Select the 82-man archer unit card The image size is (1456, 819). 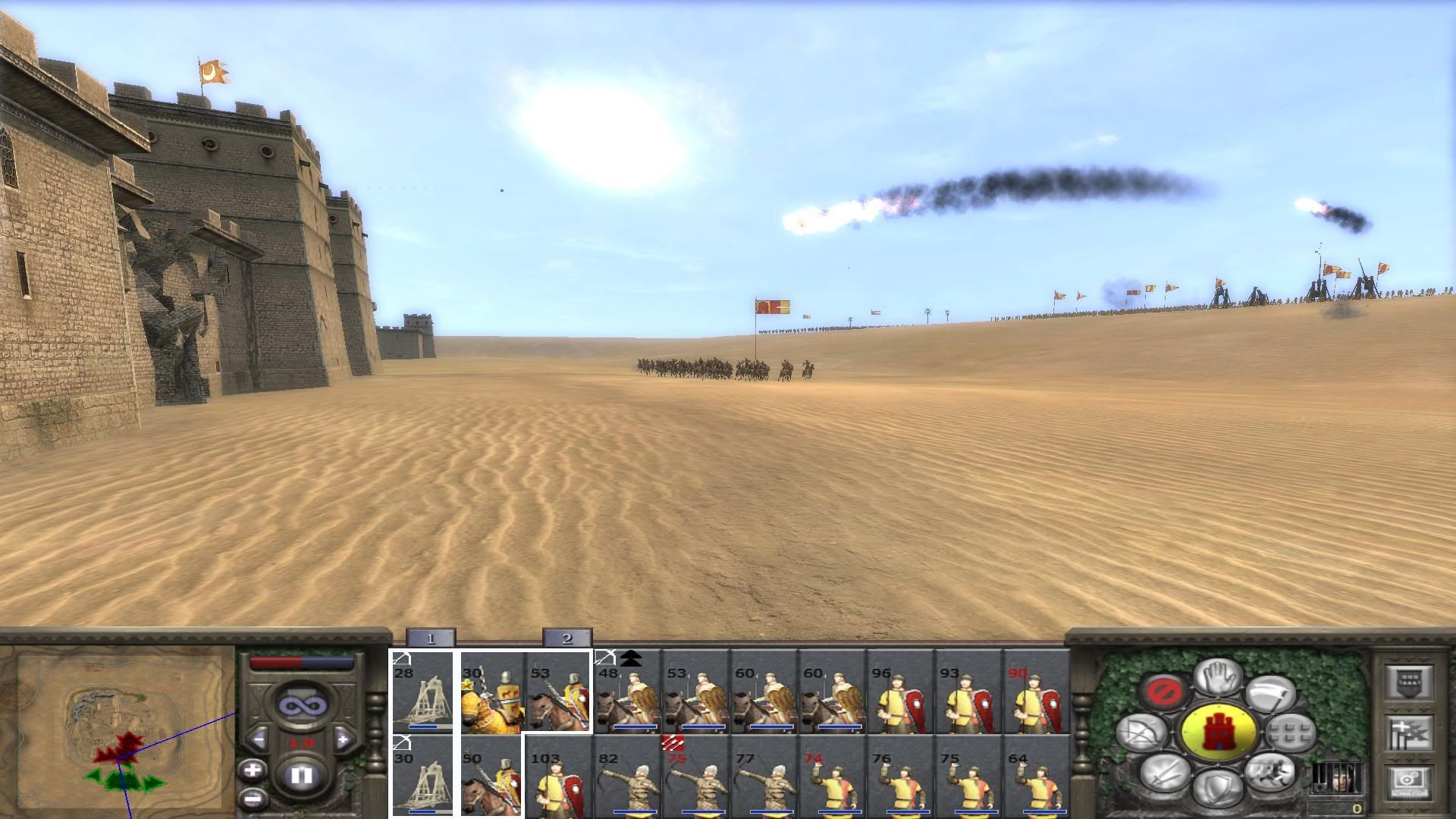click(626, 777)
